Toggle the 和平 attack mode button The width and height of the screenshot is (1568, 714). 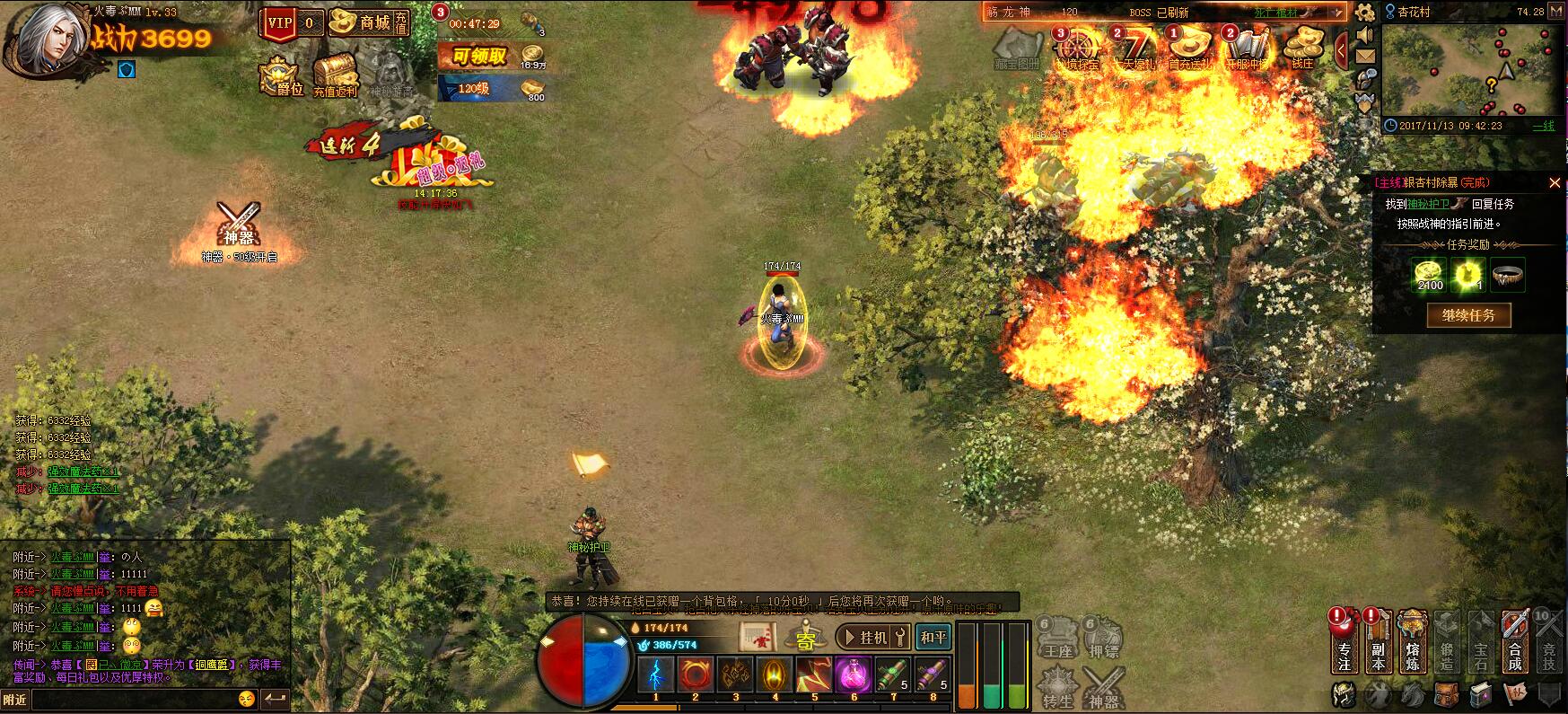933,637
